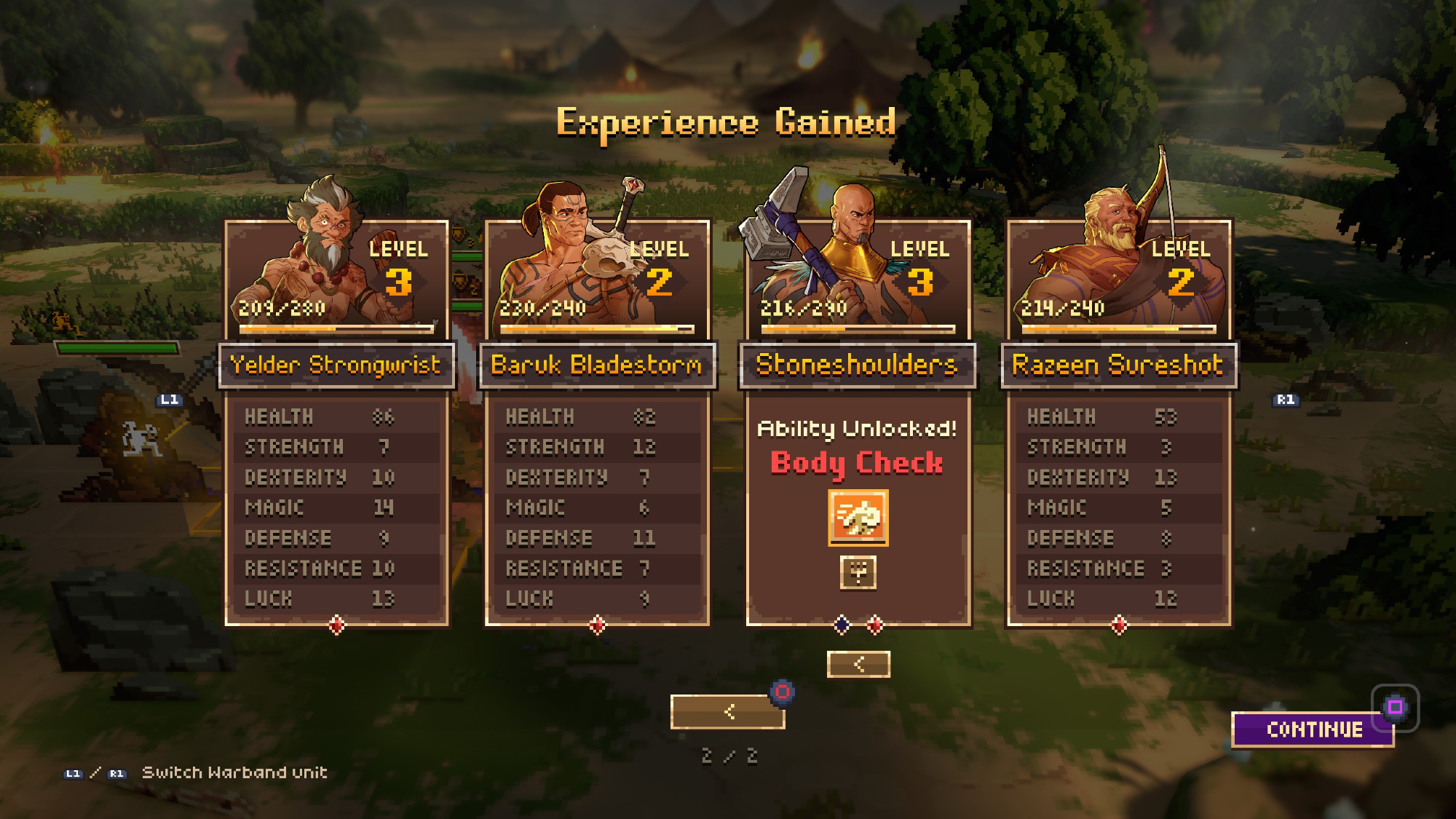Select Yelder Strongwrist's character card
1456x819 pixels.
[x=336, y=422]
